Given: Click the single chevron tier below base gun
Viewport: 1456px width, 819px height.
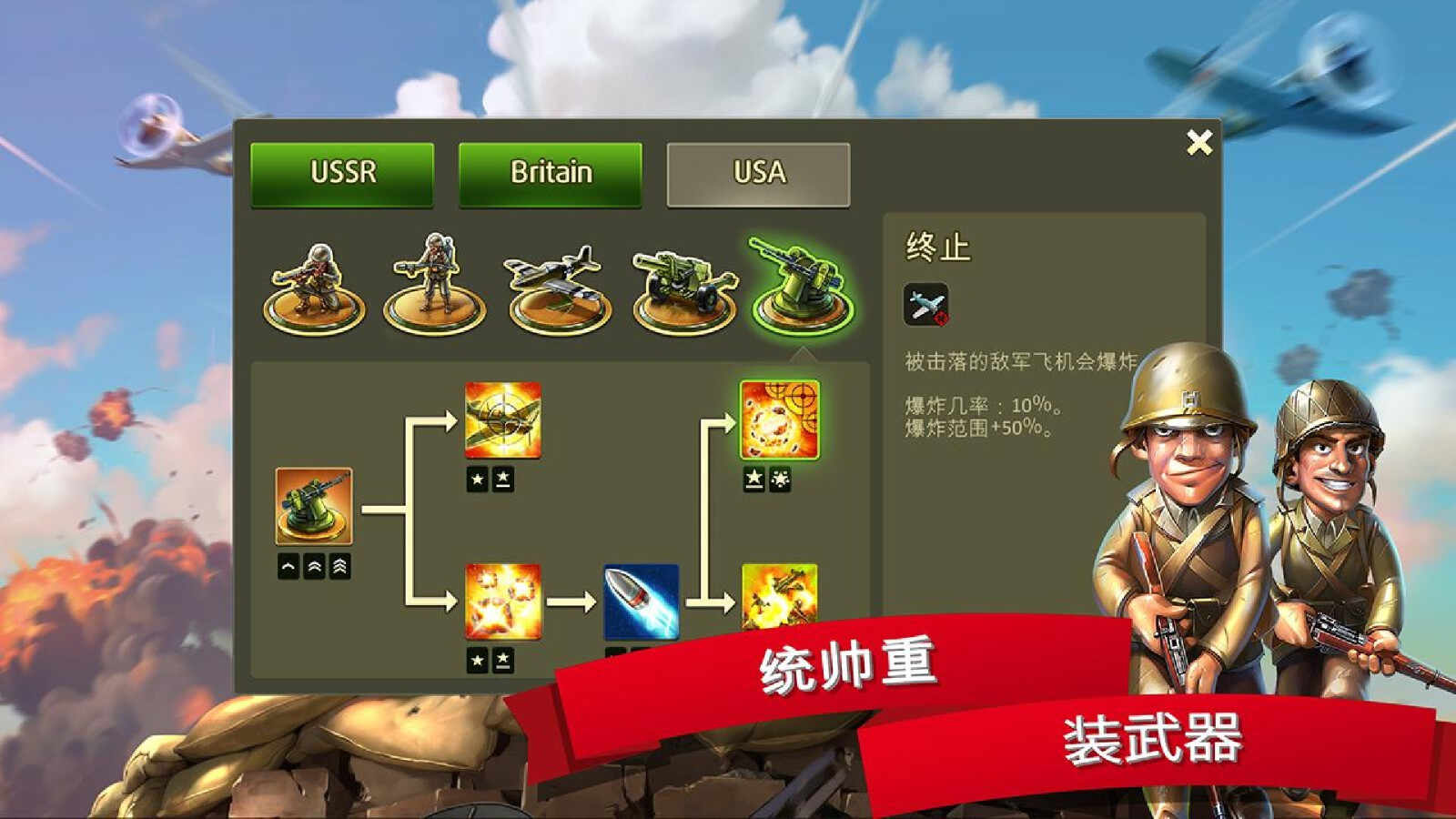Looking at the screenshot, I should 288,565.
